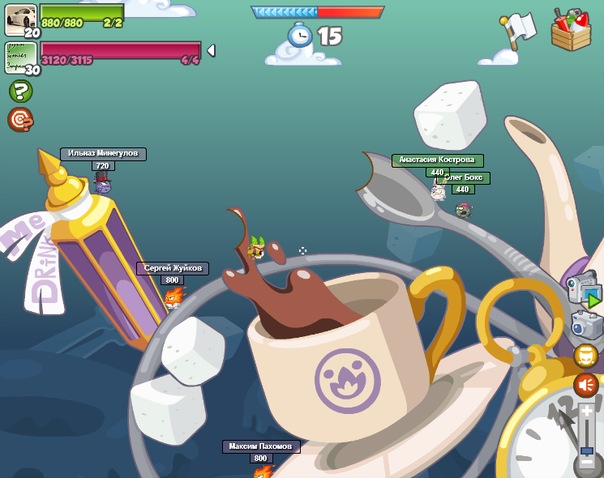Image resolution: width=604 pixels, height=478 pixels.
Task: Click the orange target hint icon
Action: [x=20, y=120]
